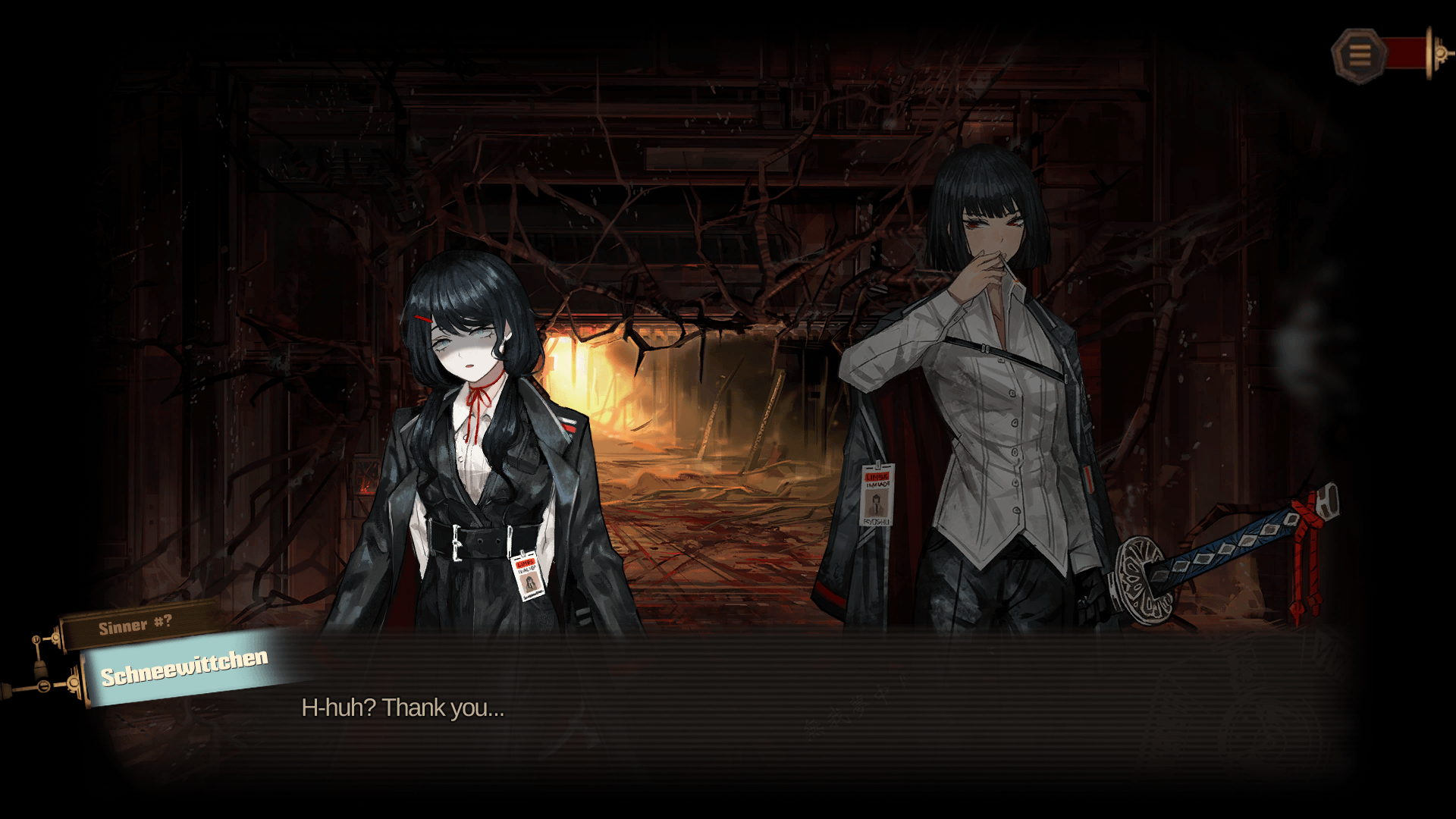Image resolution: width=1456 pixels, height=819 pixels.
Task: Open the hexagonal story menu button
Action: 1359,55
